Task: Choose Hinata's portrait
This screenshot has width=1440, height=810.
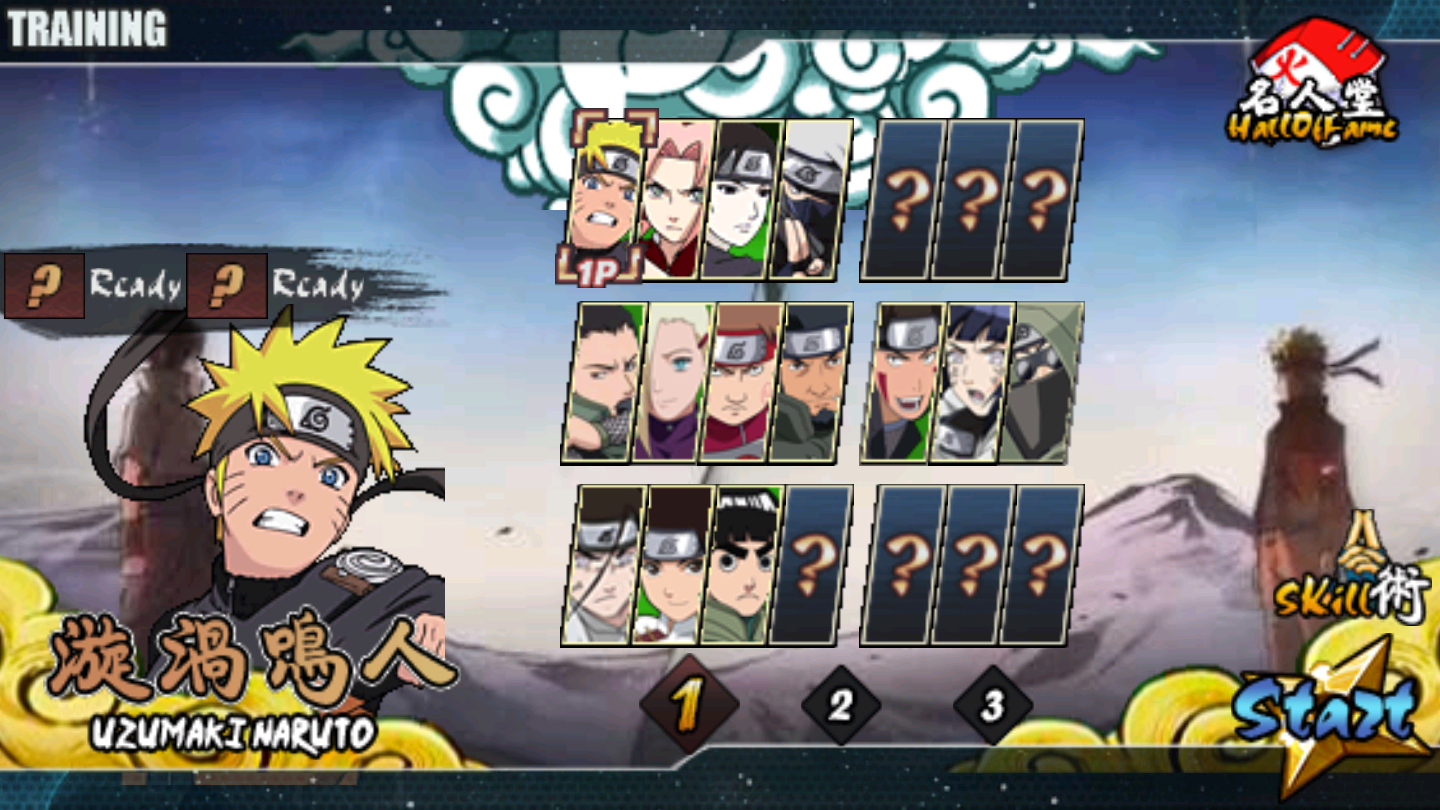Action: pos(972,382)
